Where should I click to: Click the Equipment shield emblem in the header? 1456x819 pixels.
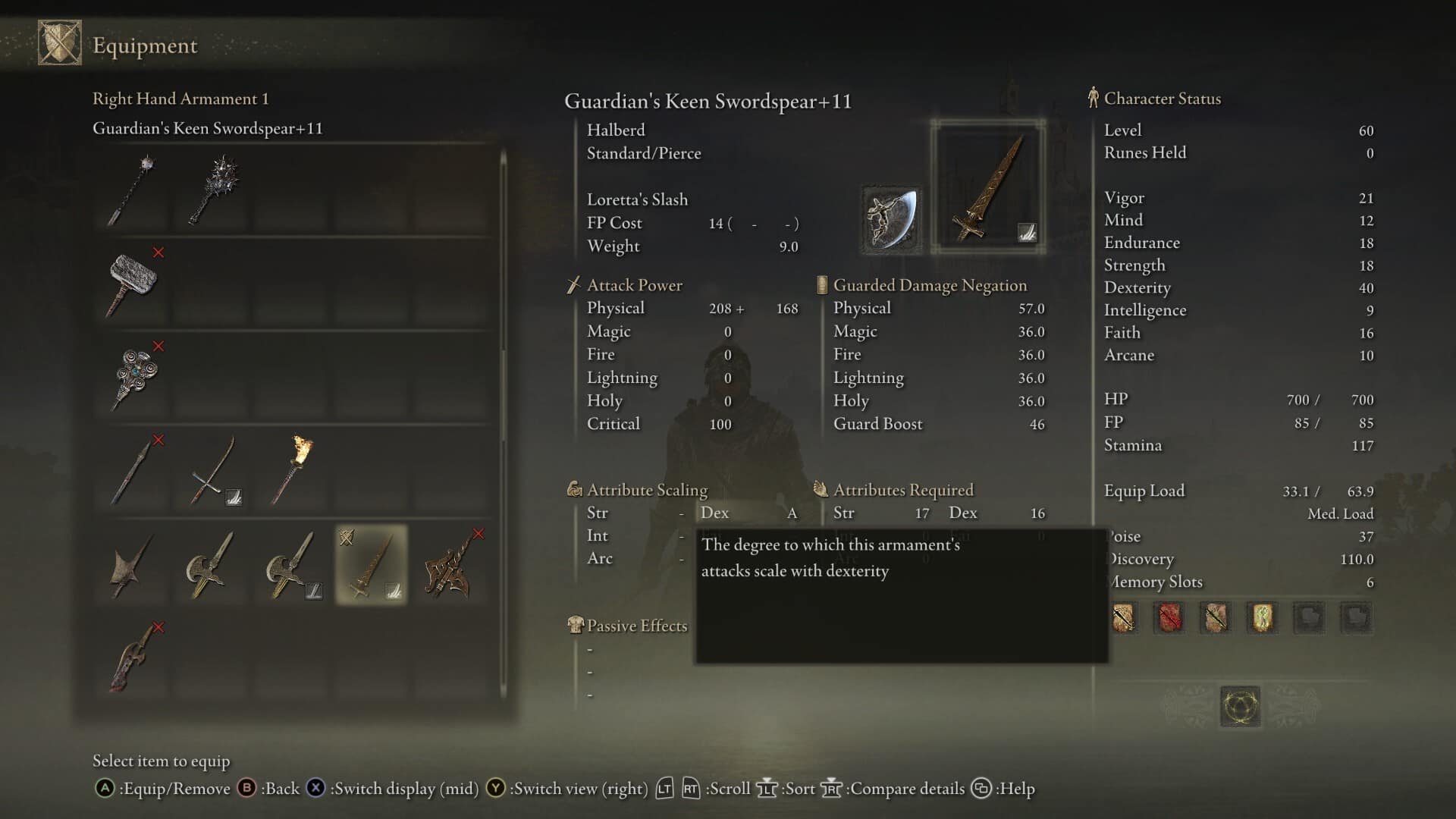click(x=61, y=42)
